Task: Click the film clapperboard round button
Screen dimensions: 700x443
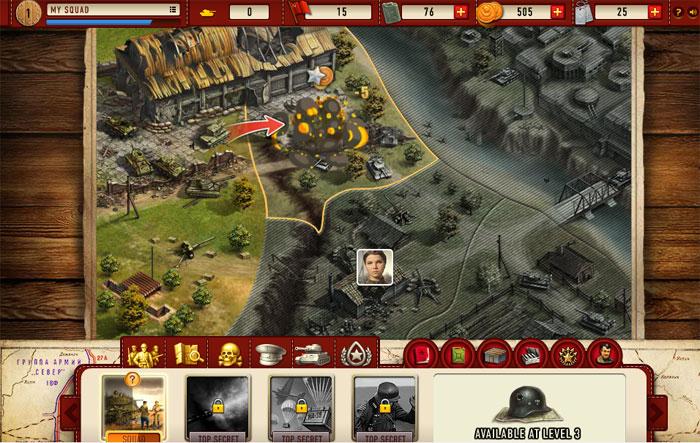Action: (531, 354)
